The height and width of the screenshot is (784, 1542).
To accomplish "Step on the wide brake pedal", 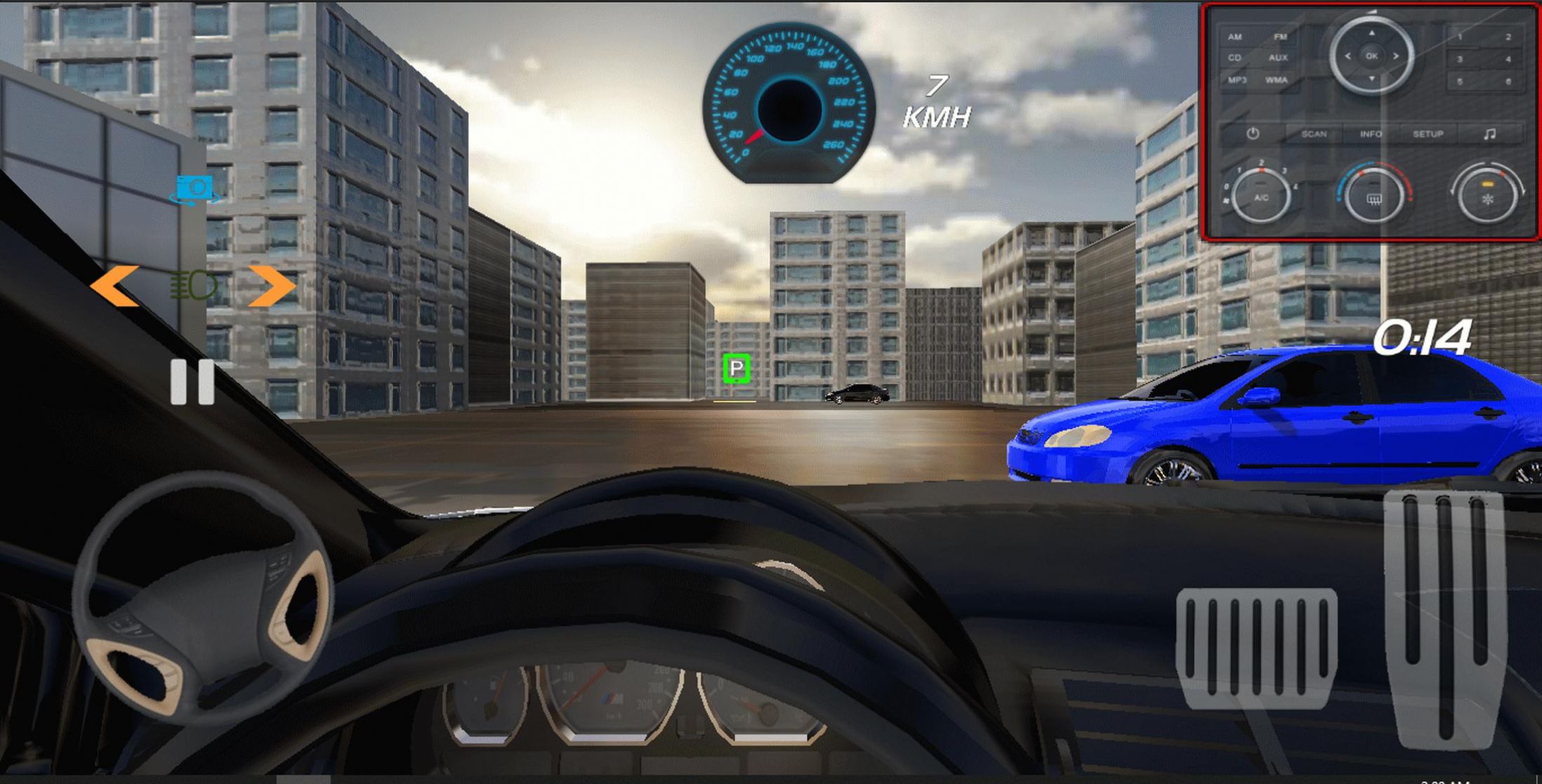I will point(1256,647).
